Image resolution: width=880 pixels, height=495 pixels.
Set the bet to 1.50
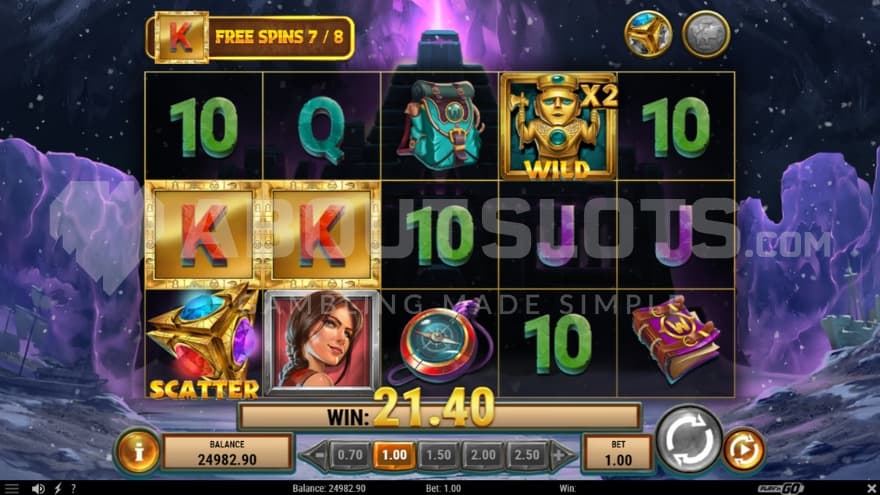coord(439,454)
